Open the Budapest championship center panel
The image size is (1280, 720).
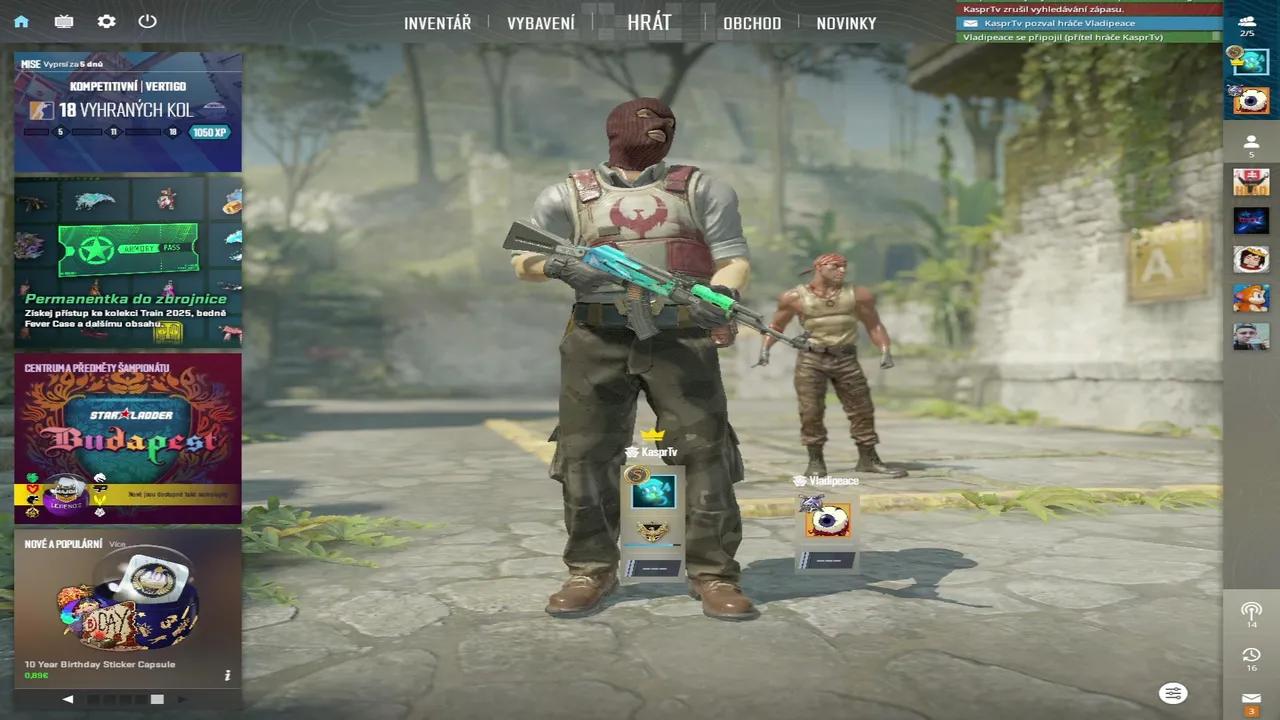(x=128, y=438)
